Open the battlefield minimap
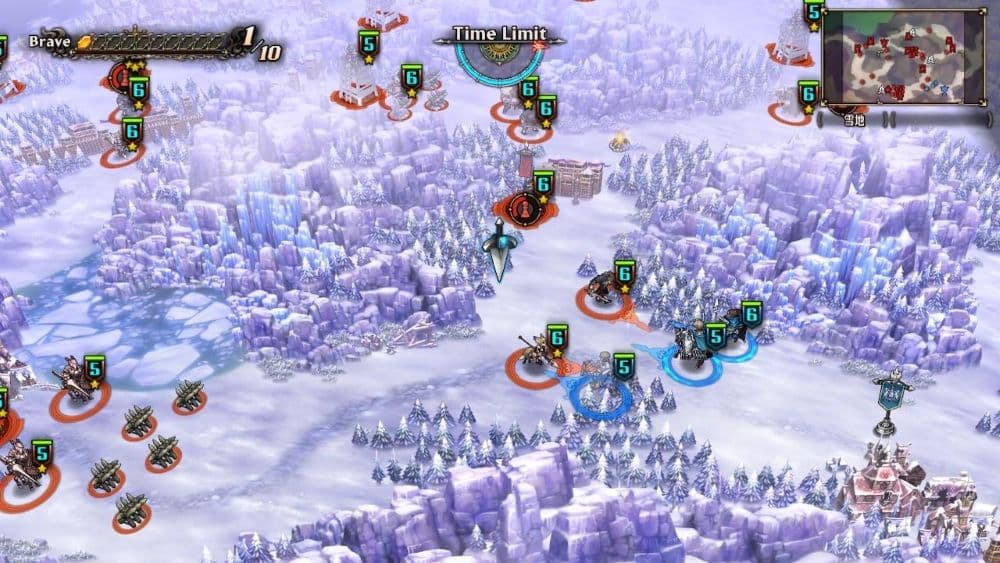 pos(903,57)
